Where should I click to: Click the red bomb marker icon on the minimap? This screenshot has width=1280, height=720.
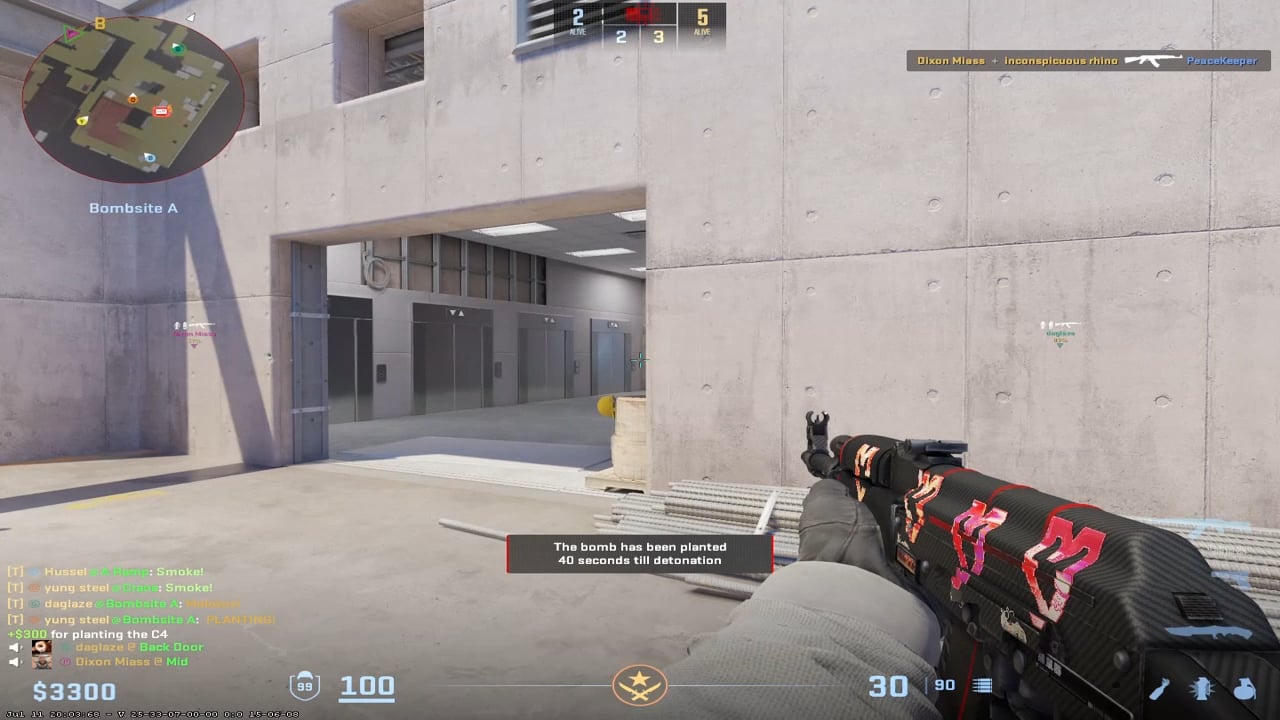161,111
